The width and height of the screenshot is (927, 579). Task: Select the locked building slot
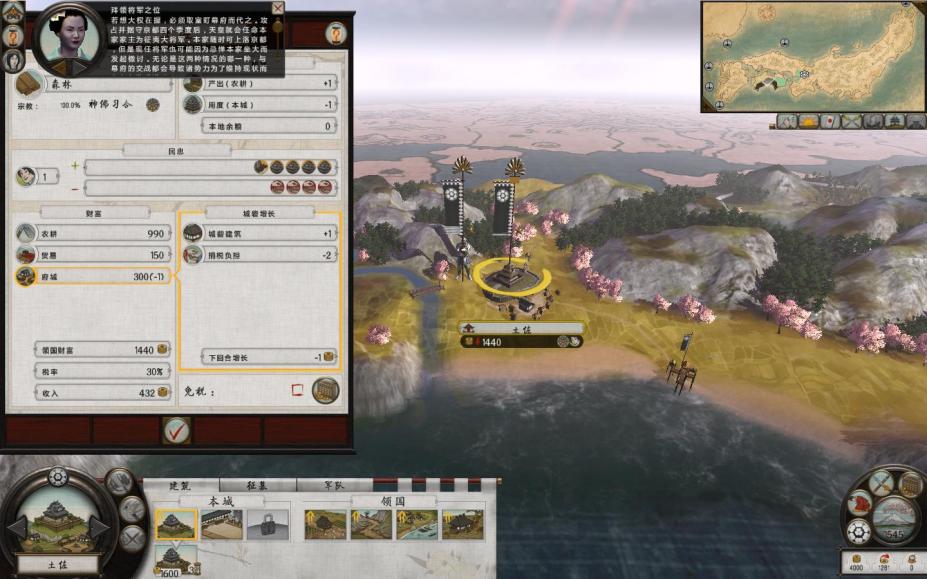(x=267, y=524)
